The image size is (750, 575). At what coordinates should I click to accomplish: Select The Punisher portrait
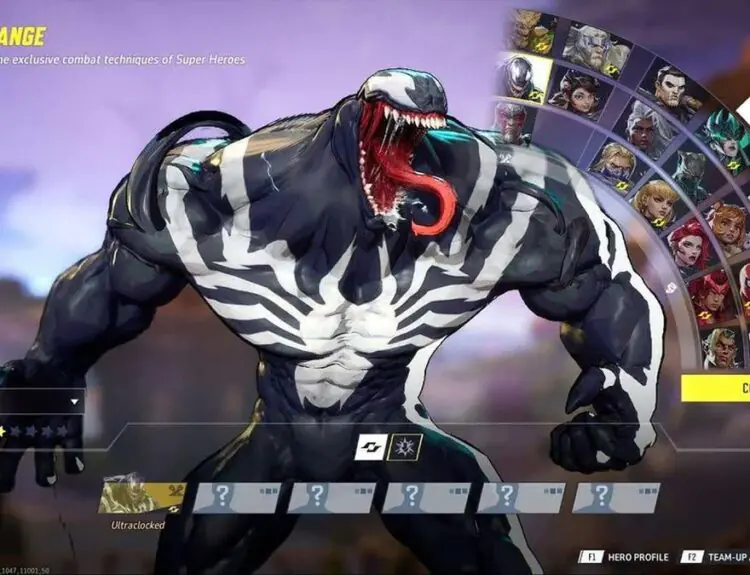click(671, 88)
